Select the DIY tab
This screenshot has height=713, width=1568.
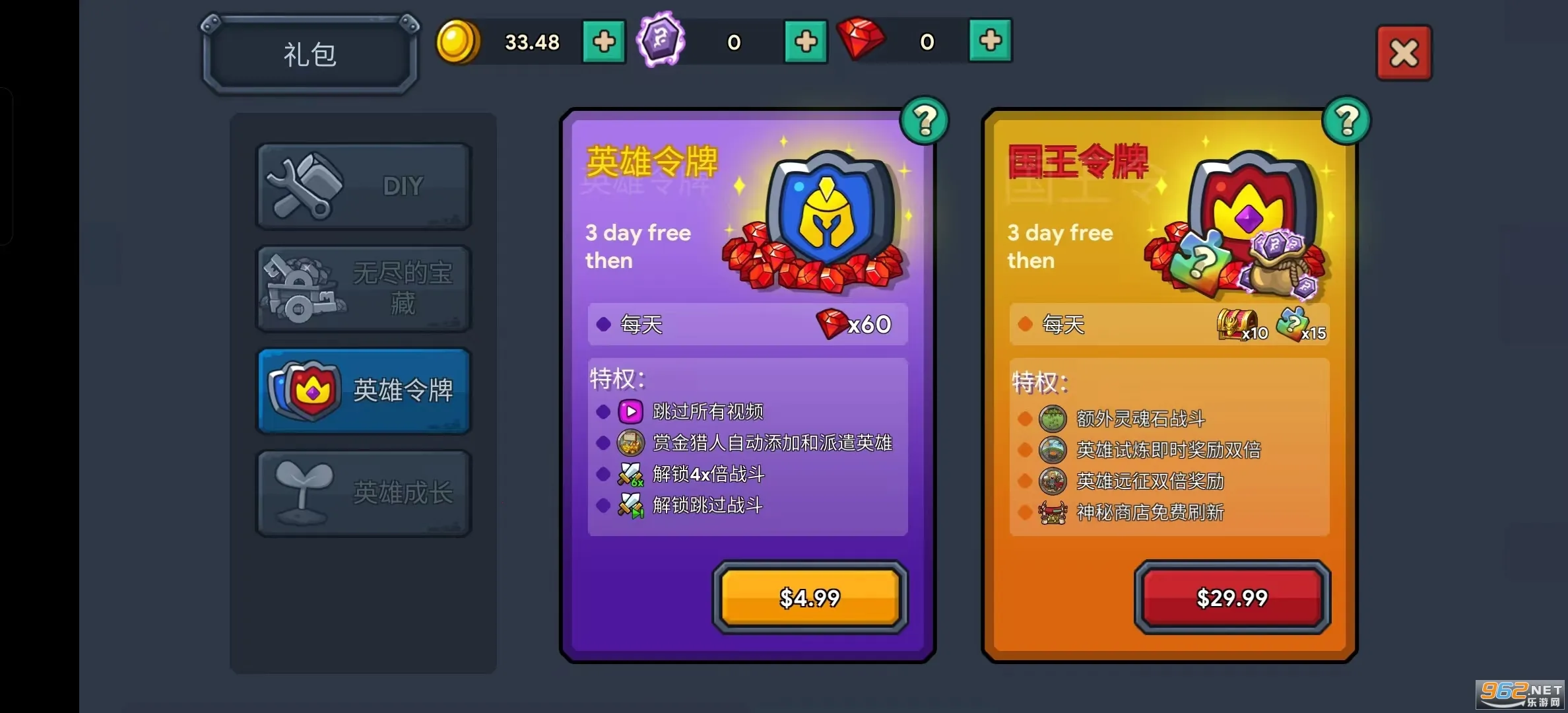coord(363,186)
